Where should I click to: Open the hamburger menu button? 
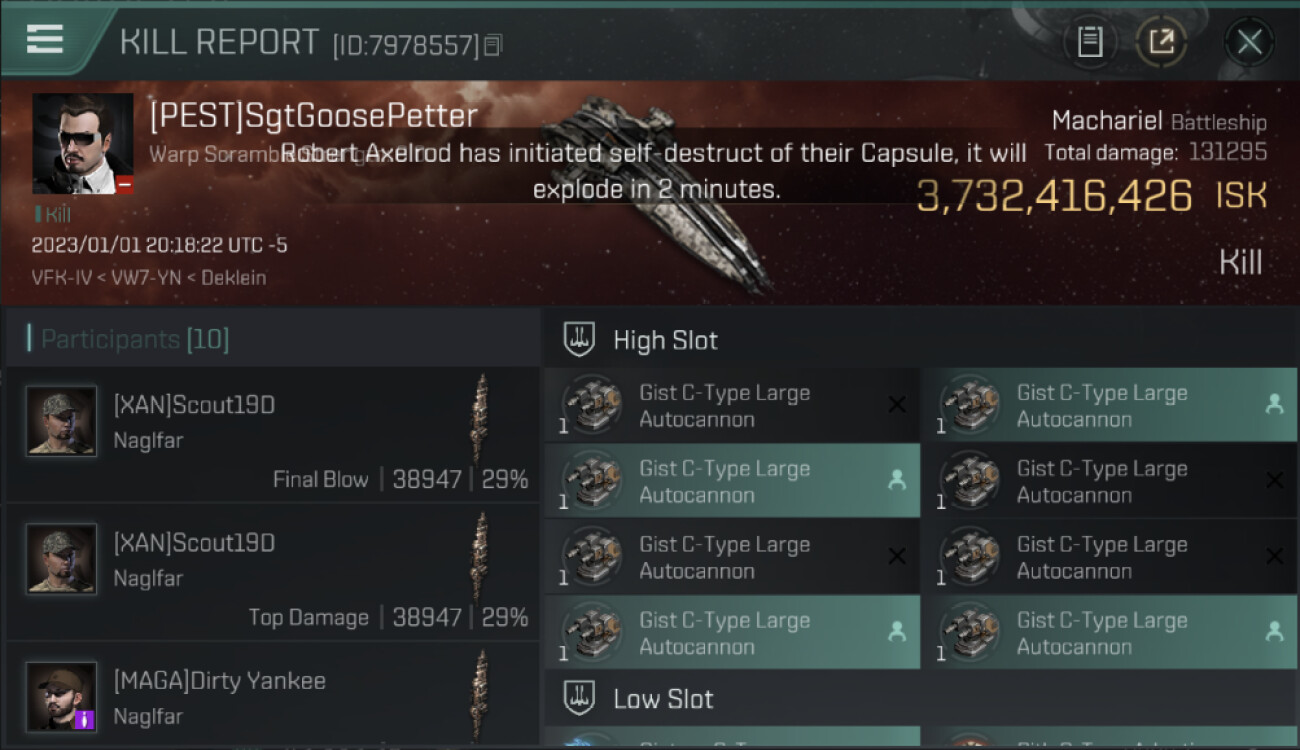pos(45,39)
